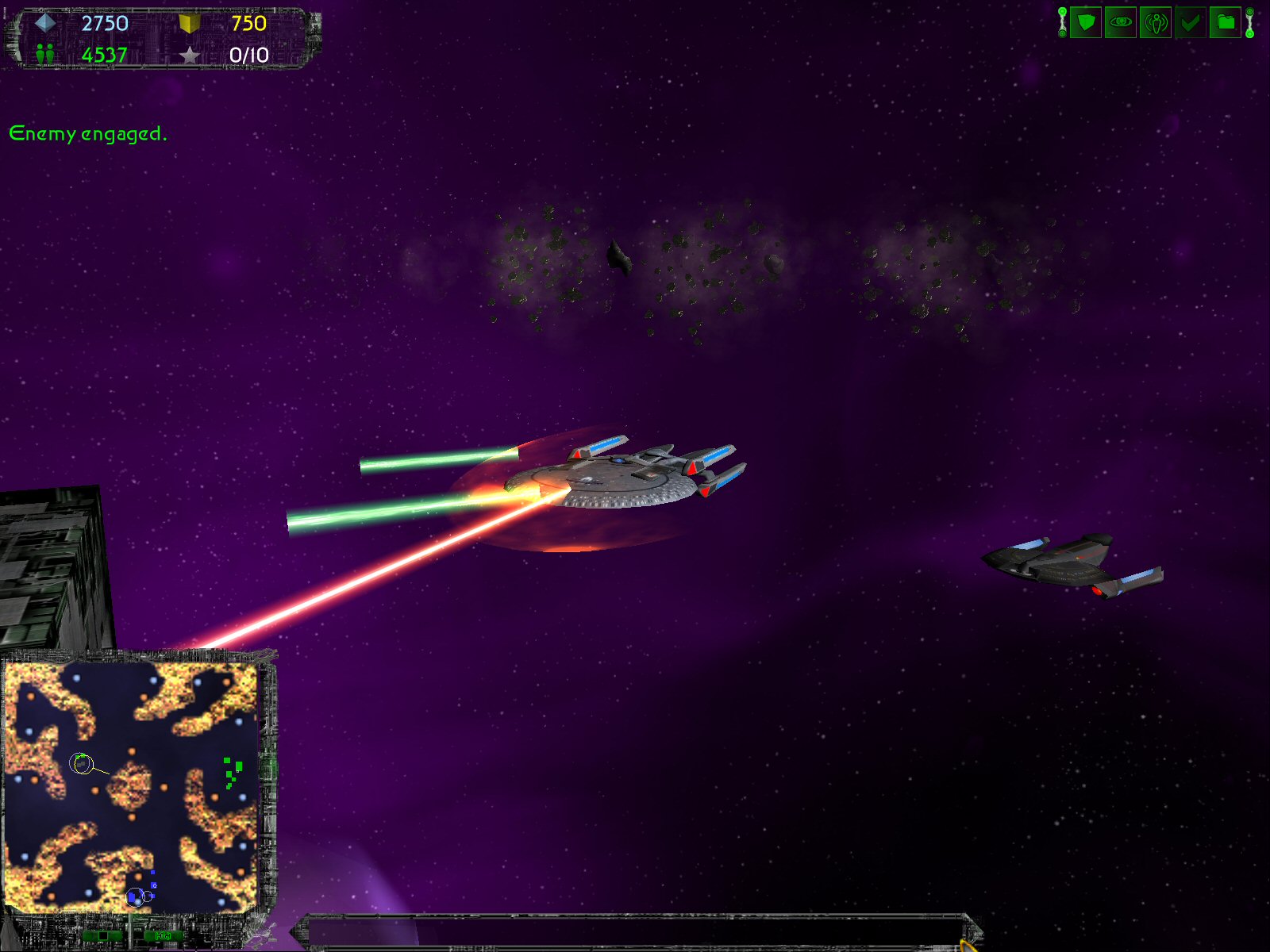Open the person broadcast signal icon
The height and width of the screenshot is (952, 1270).
1155,22
